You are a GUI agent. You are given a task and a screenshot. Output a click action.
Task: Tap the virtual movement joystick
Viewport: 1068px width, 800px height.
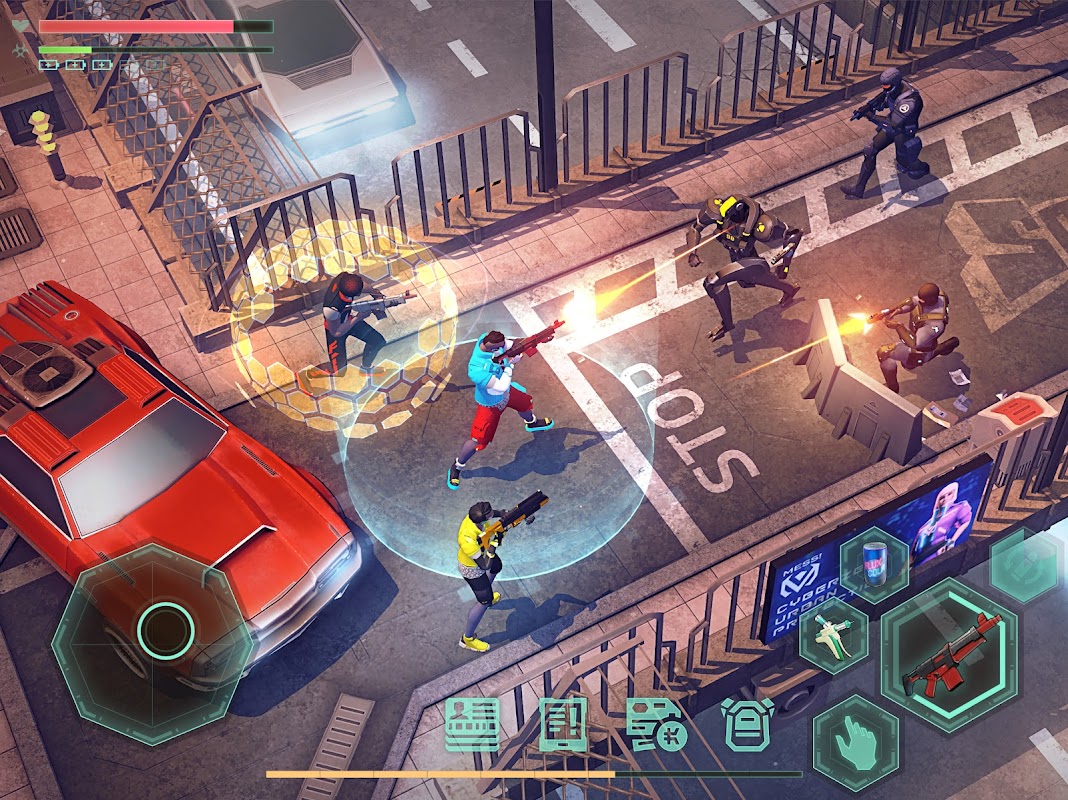165,629
